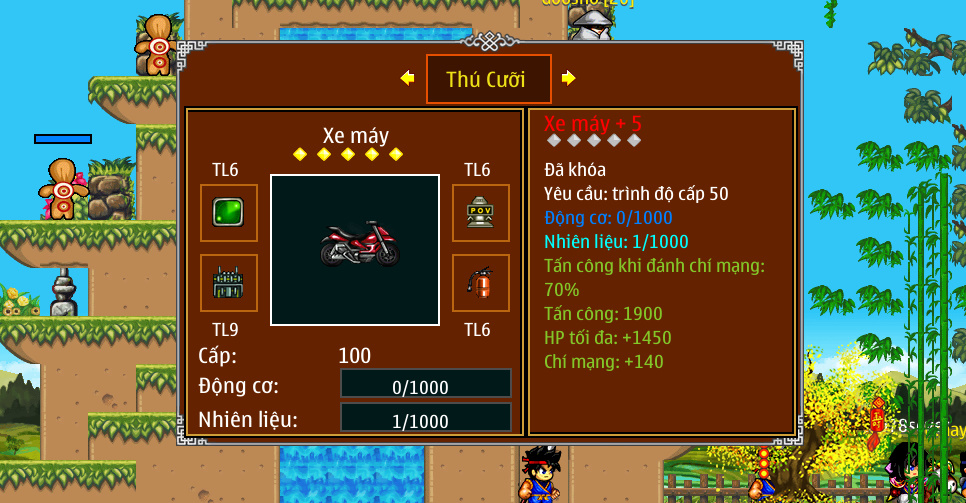Choose the engine part slot labeled TL9
This screenshot has width=966, height=503.
[x=229, y=283]
